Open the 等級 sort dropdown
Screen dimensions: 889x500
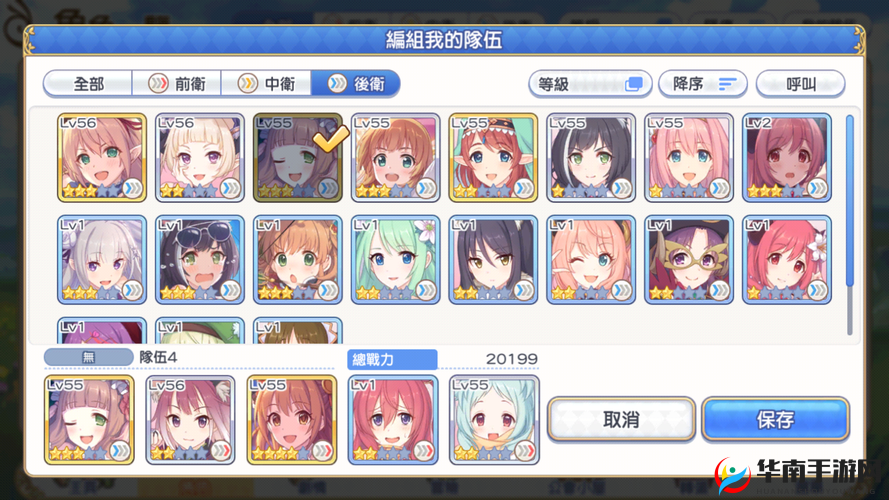[590, 84]
